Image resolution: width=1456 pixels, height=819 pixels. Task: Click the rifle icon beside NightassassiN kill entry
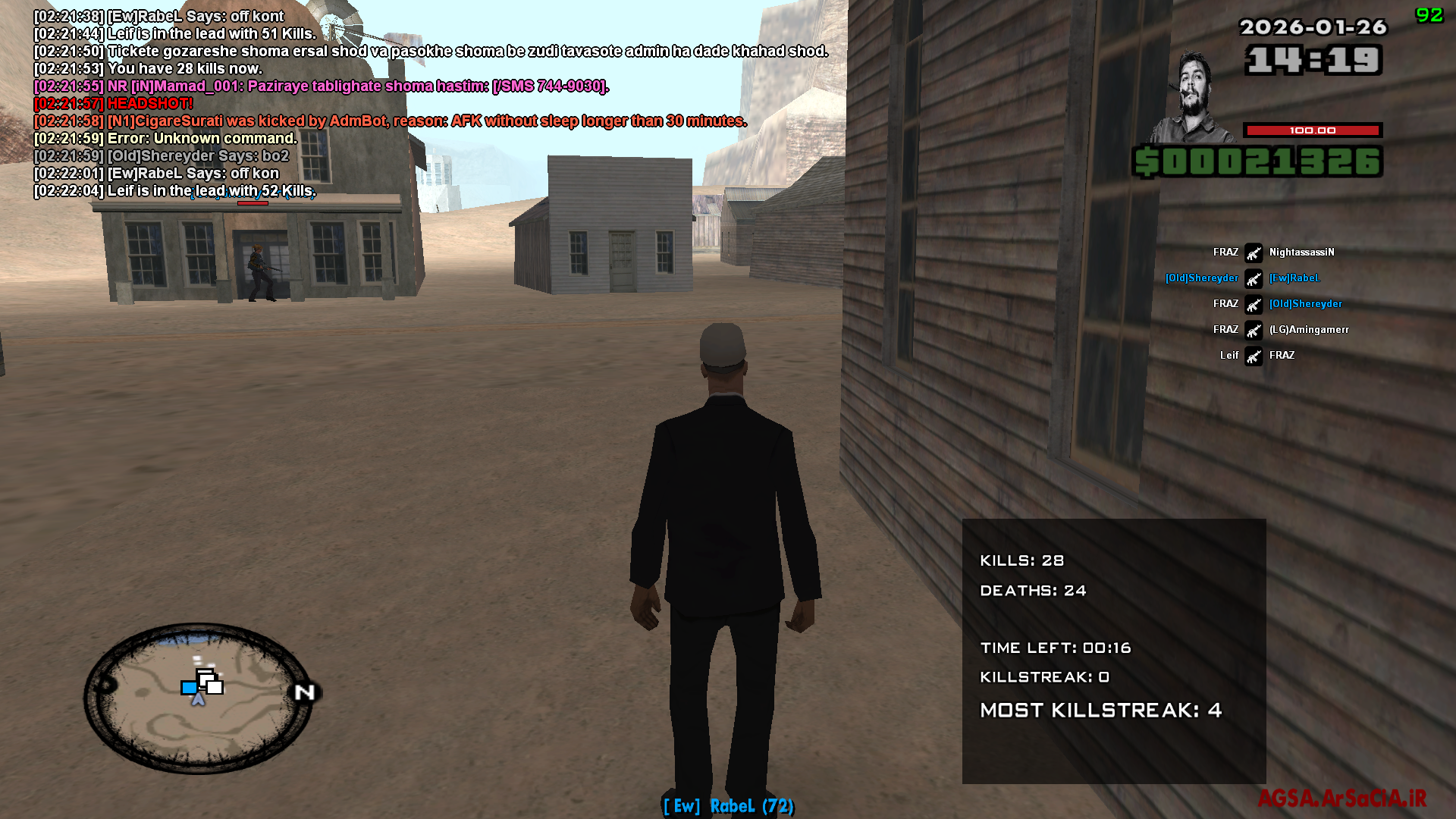pyautogui.click(x=1253, y=253)
